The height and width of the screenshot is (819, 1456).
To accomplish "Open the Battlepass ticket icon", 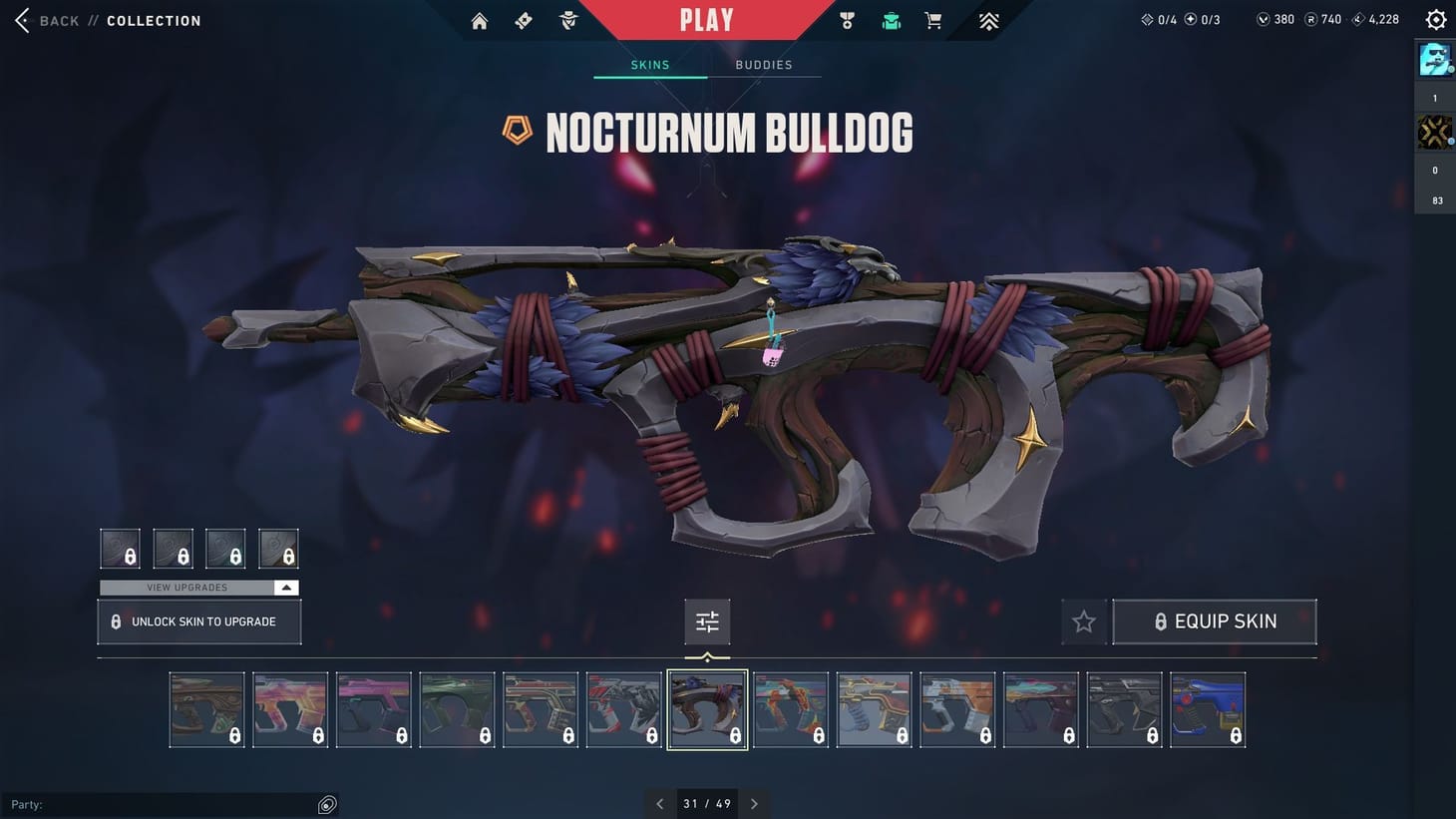I will [523, 20].
